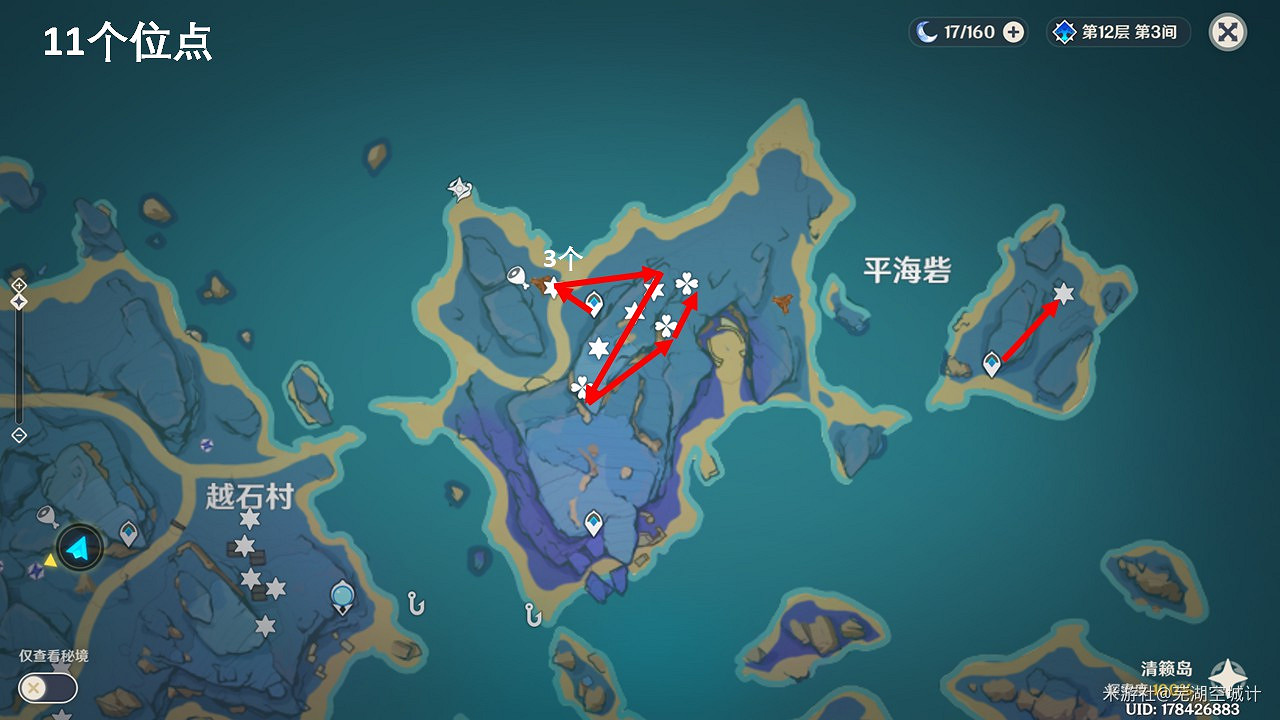
Task: Click the compass icon near 清籁岛
Action: (x=1226, y=675)
